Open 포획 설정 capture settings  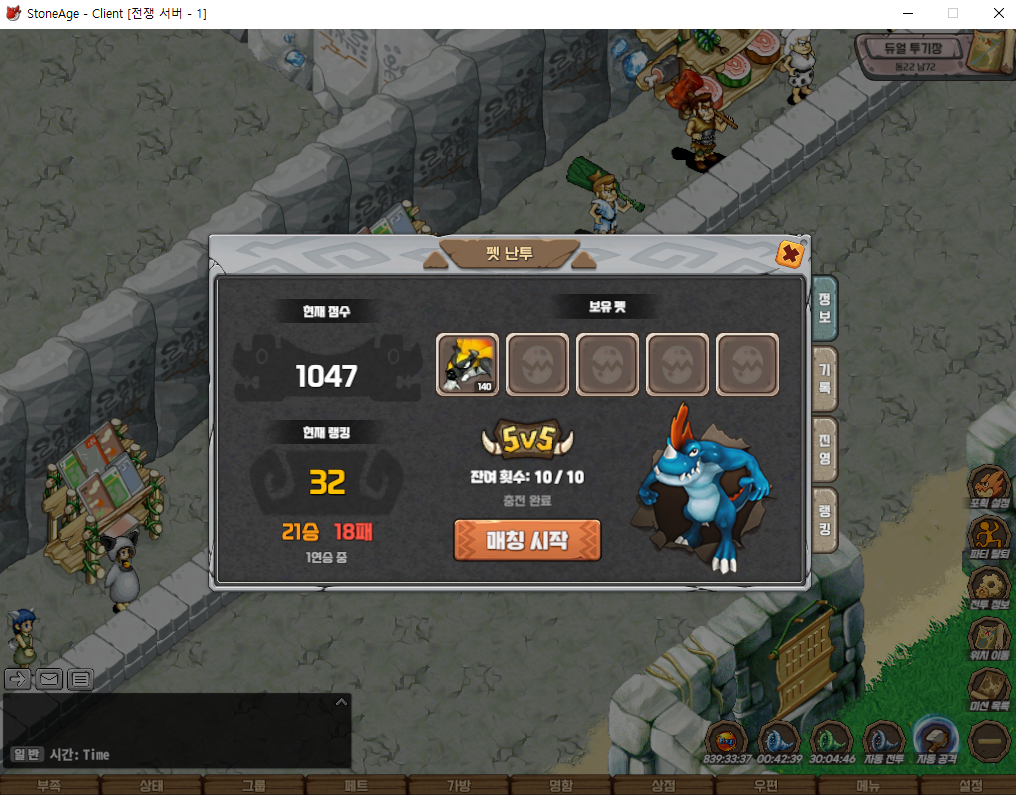[989, 487]
